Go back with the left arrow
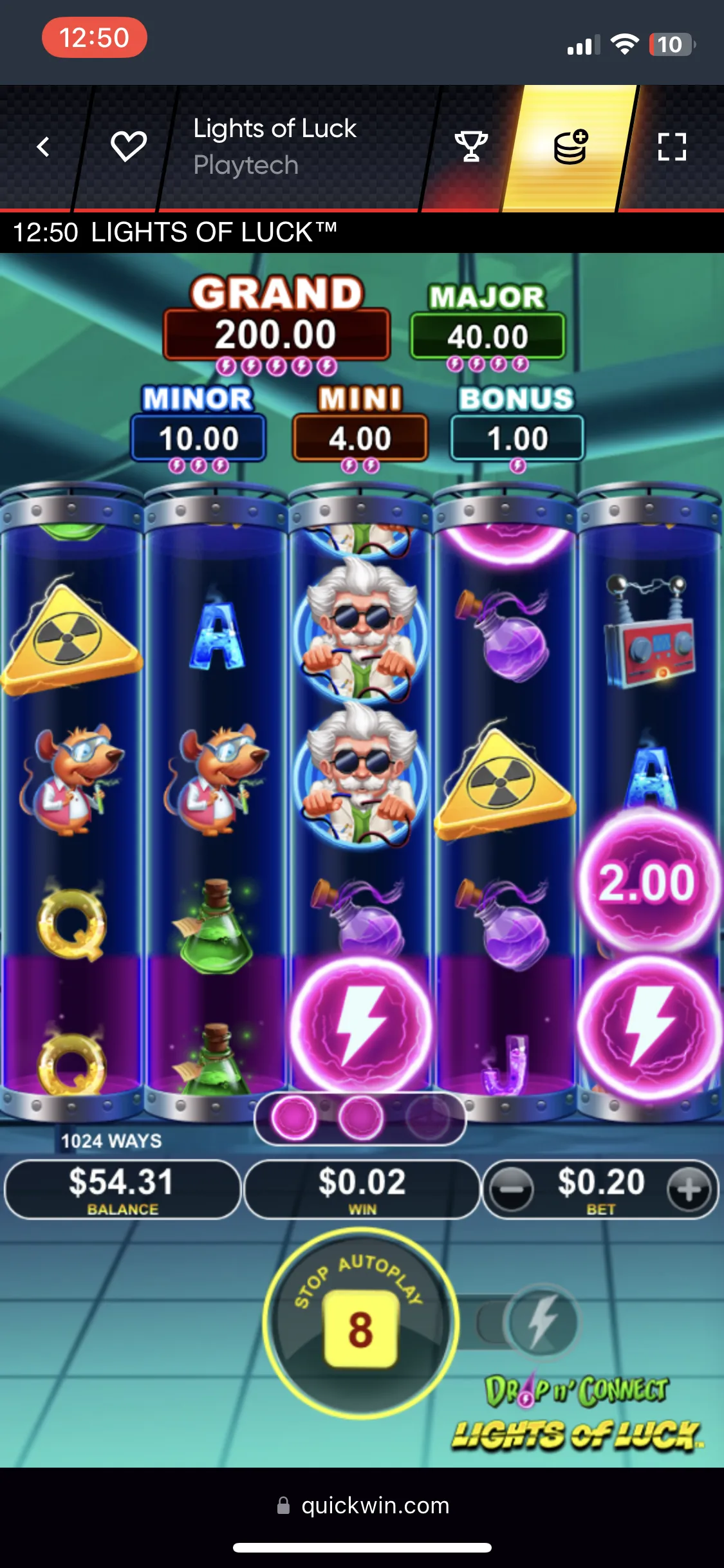The image size is (724, 1568). (43, 147)
